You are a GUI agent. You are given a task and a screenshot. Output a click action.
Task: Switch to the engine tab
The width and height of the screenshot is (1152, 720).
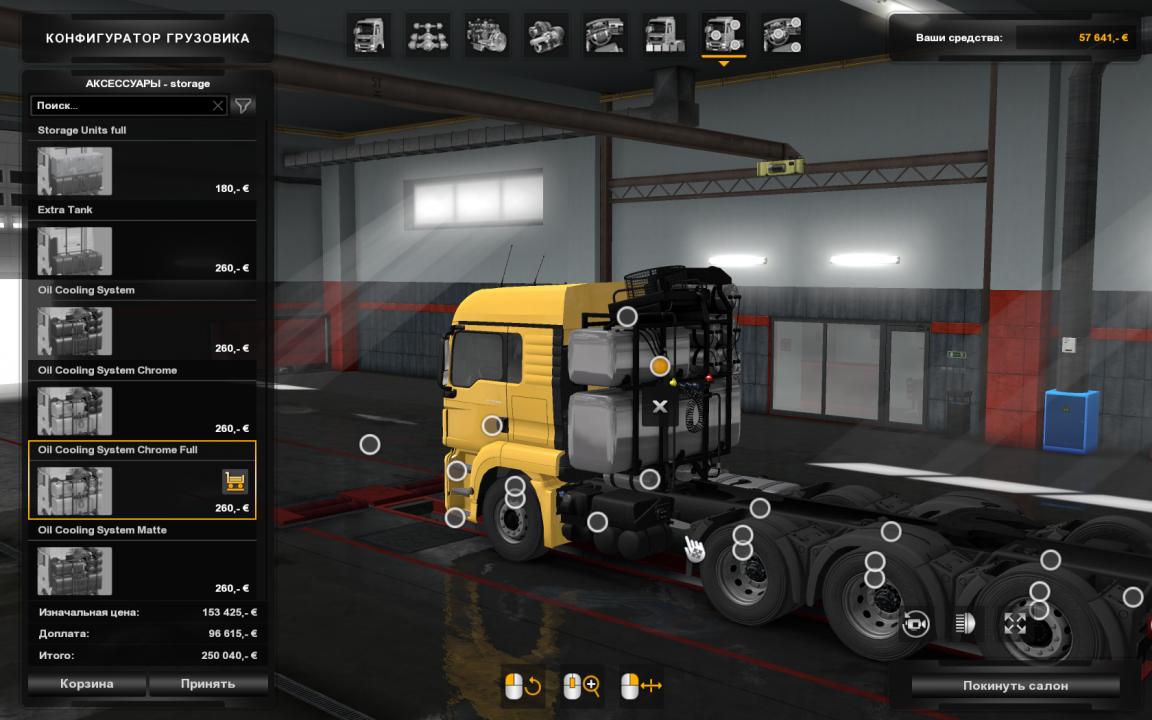click(486, 35)
